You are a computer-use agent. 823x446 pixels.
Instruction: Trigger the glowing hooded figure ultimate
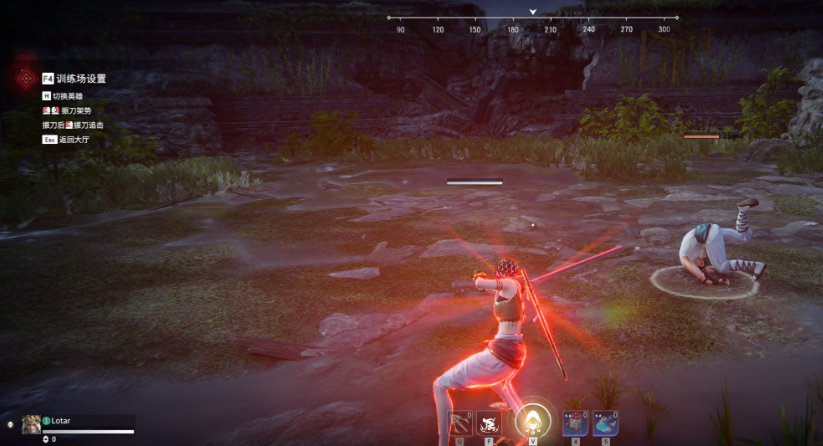coord(532,420)
